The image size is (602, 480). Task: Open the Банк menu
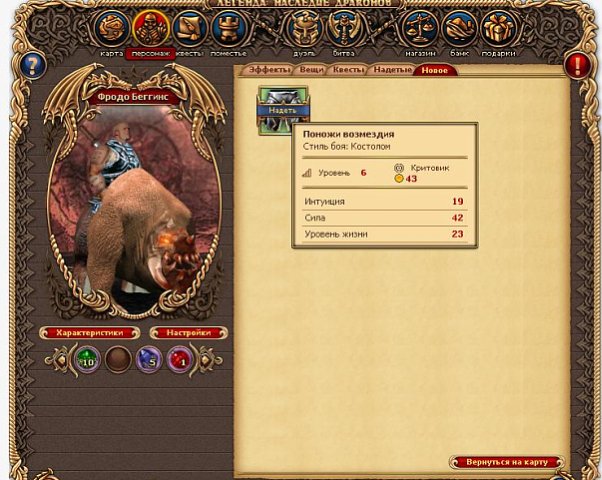tap(459, 29)
